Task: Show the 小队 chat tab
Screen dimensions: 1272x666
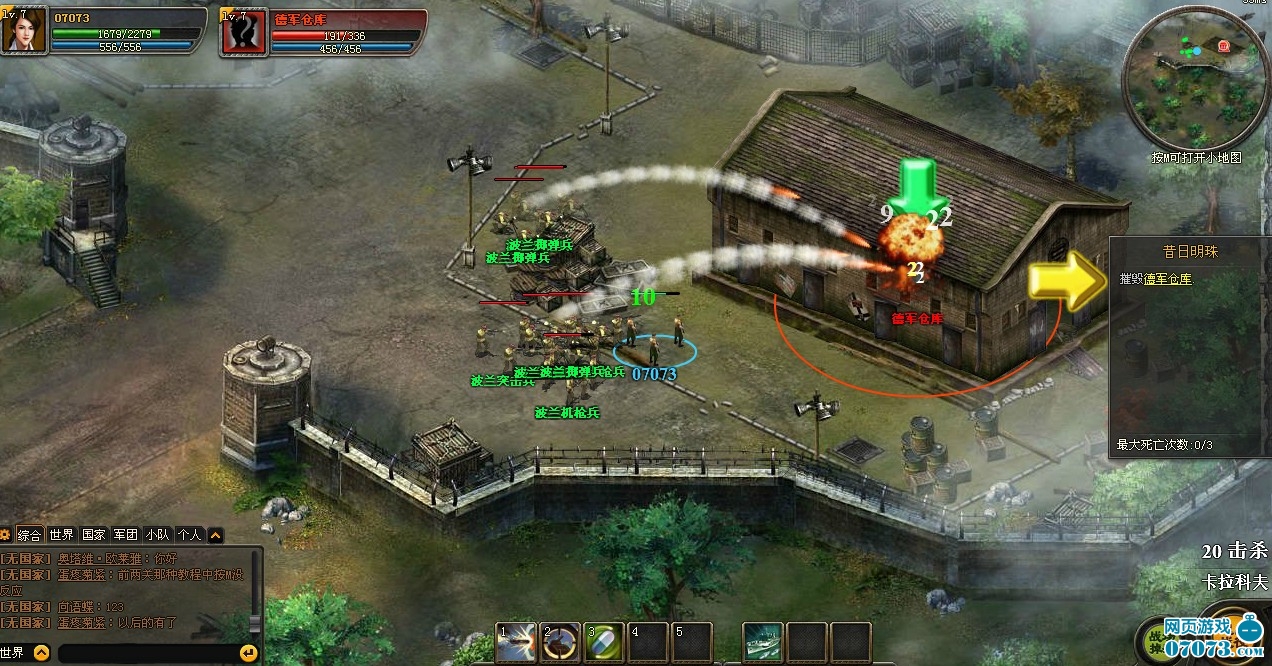Action: tap(157, 535)
